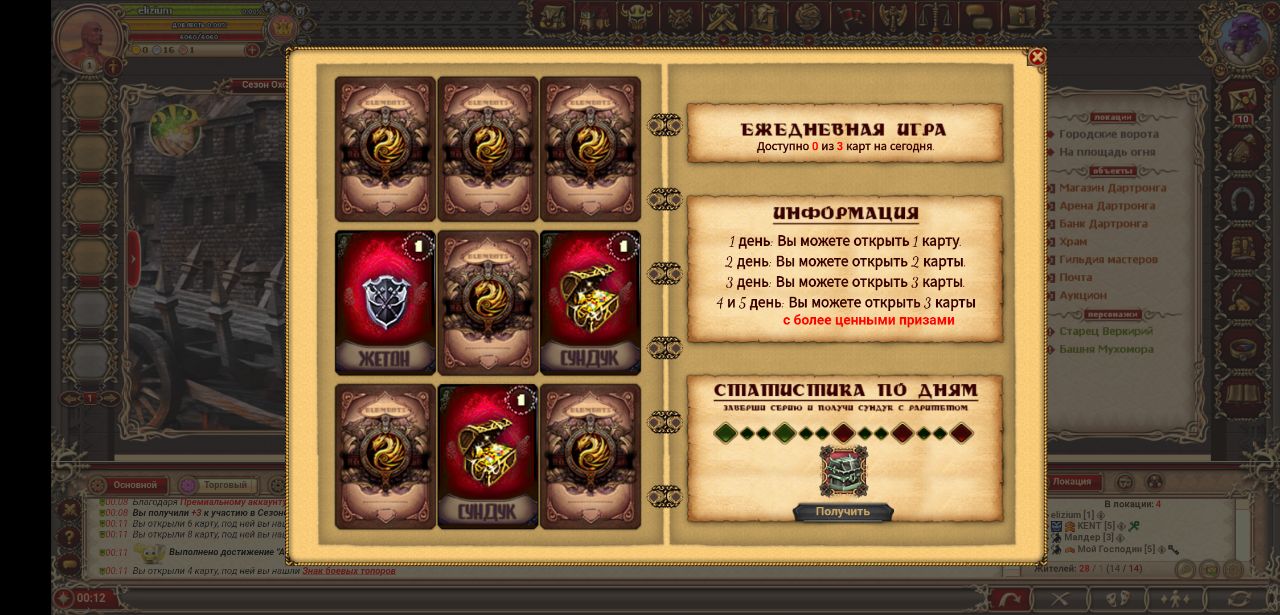The height and width of the screenshot is (615, 1280).
Task: Select the revealed Жетон shield card
Action: 385,302
